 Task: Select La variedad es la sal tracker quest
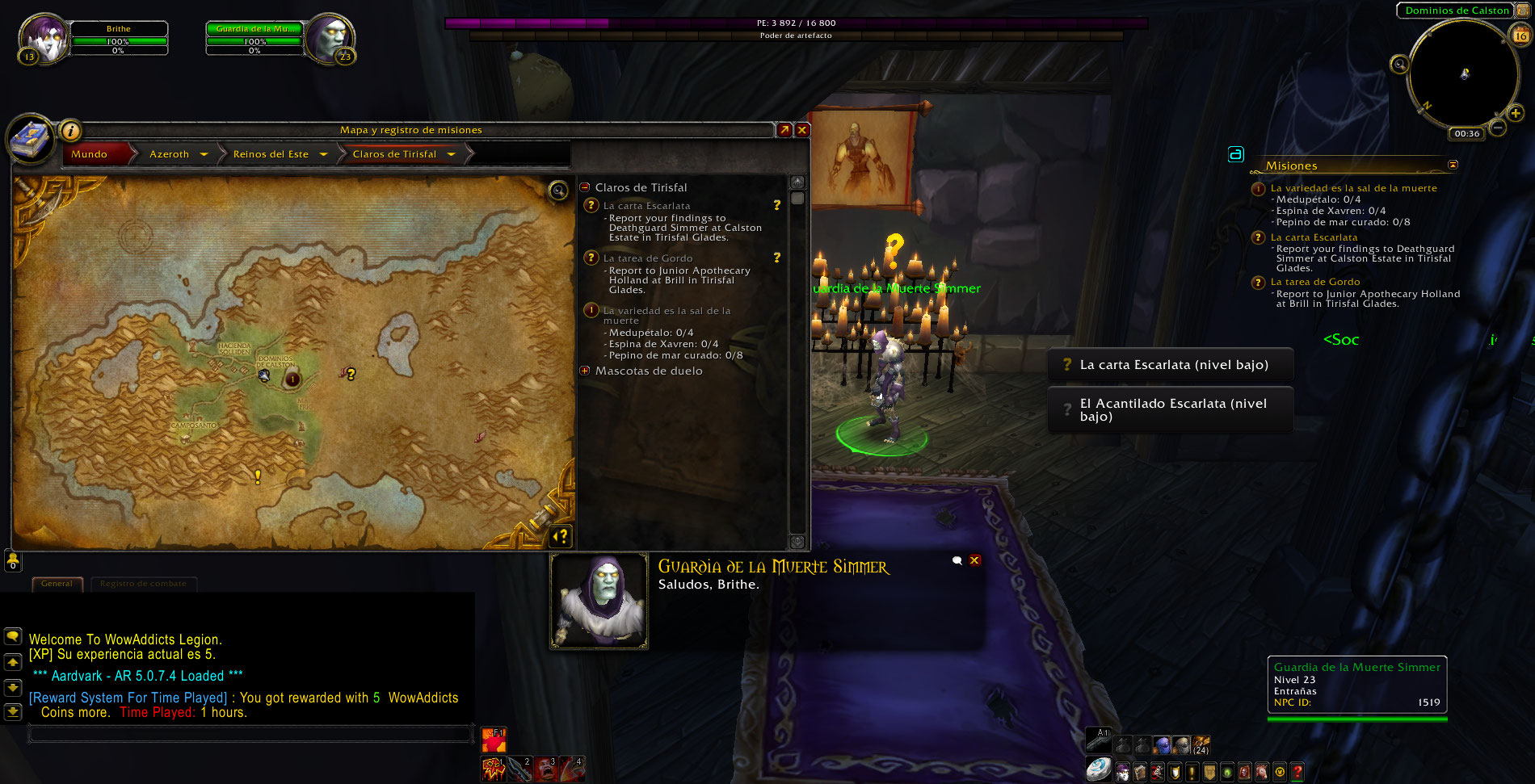(x=1353, y=188)
